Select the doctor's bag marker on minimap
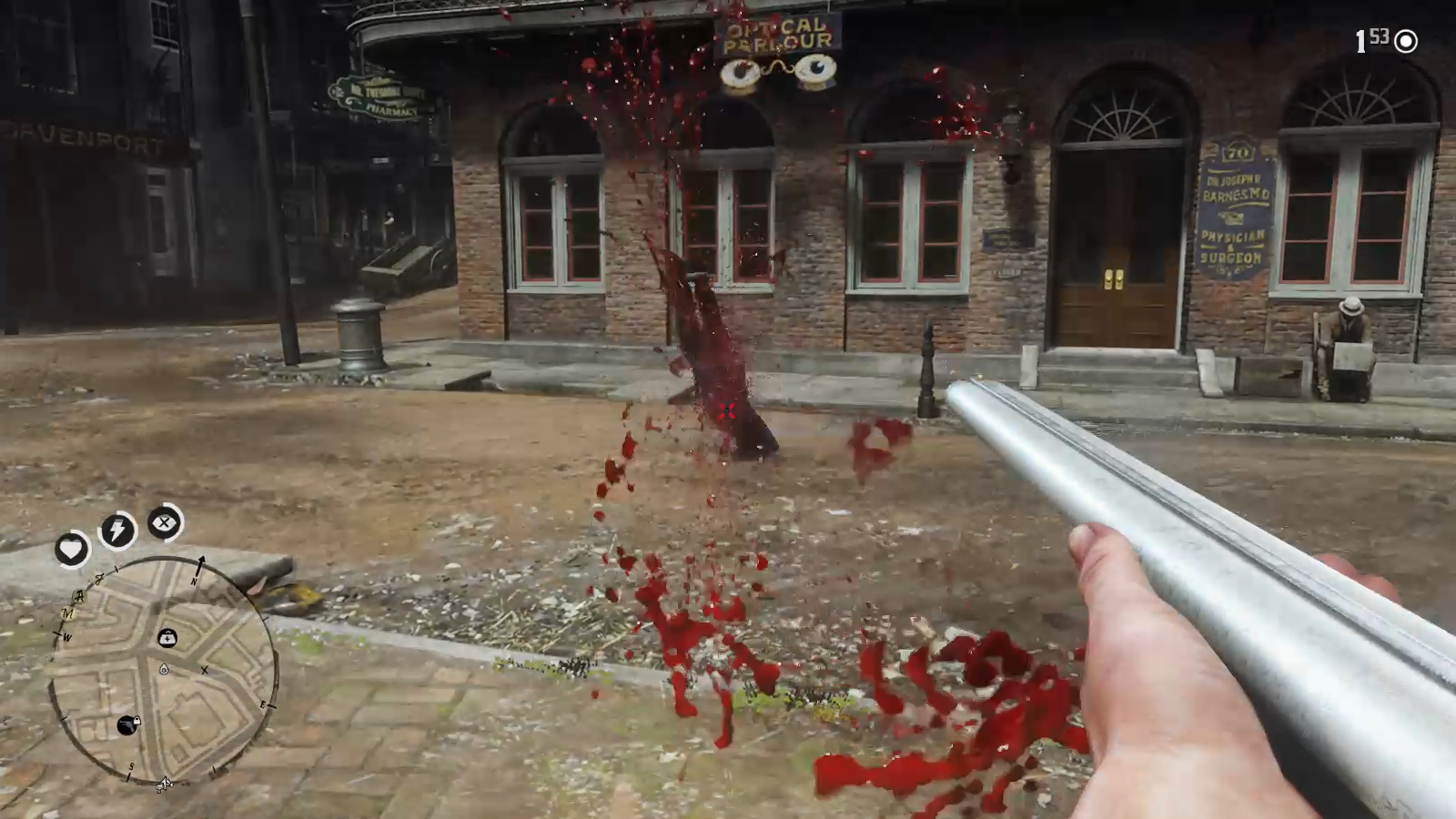 coord(167,638)
